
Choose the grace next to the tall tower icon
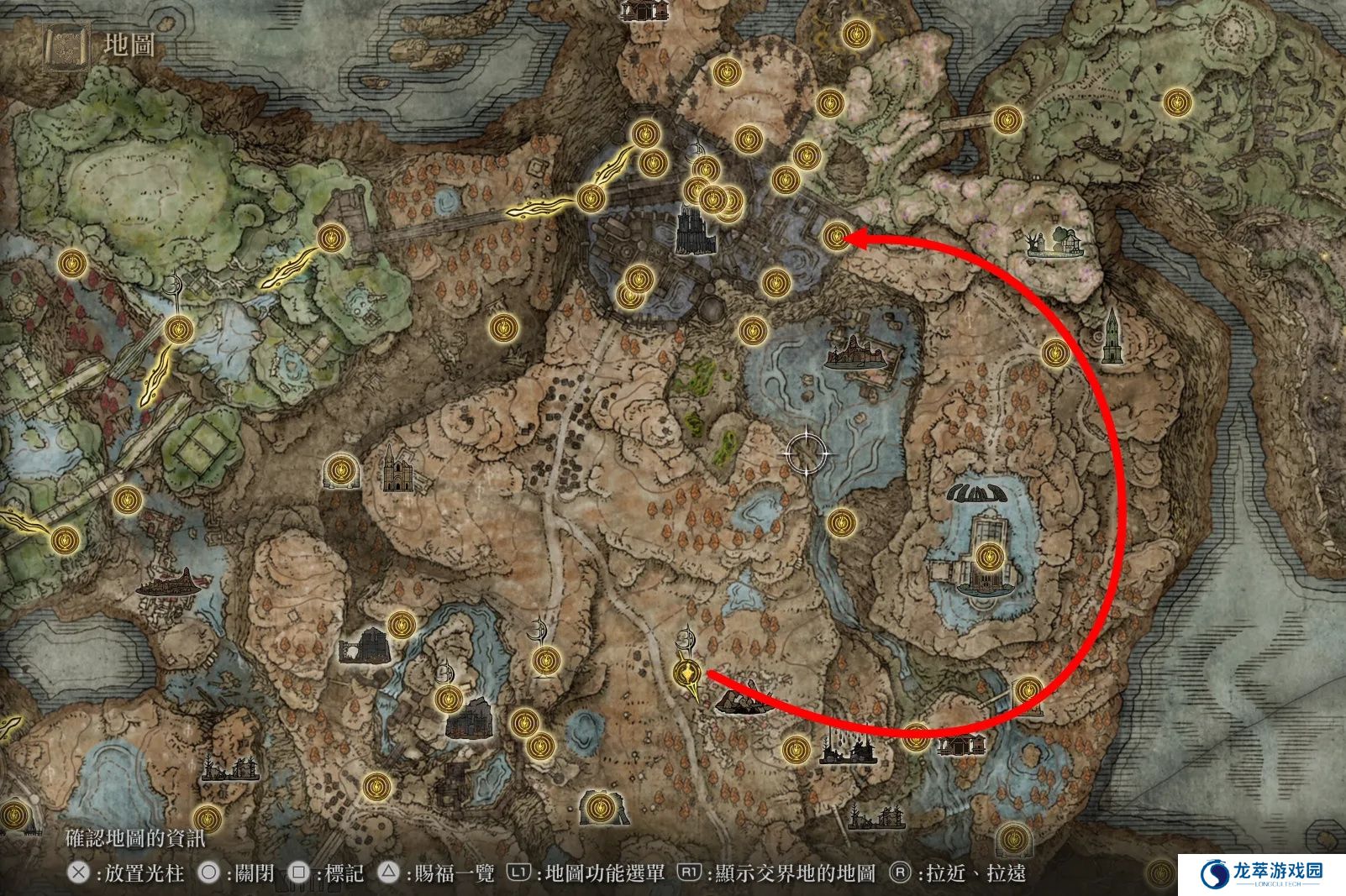point(1055,353)
